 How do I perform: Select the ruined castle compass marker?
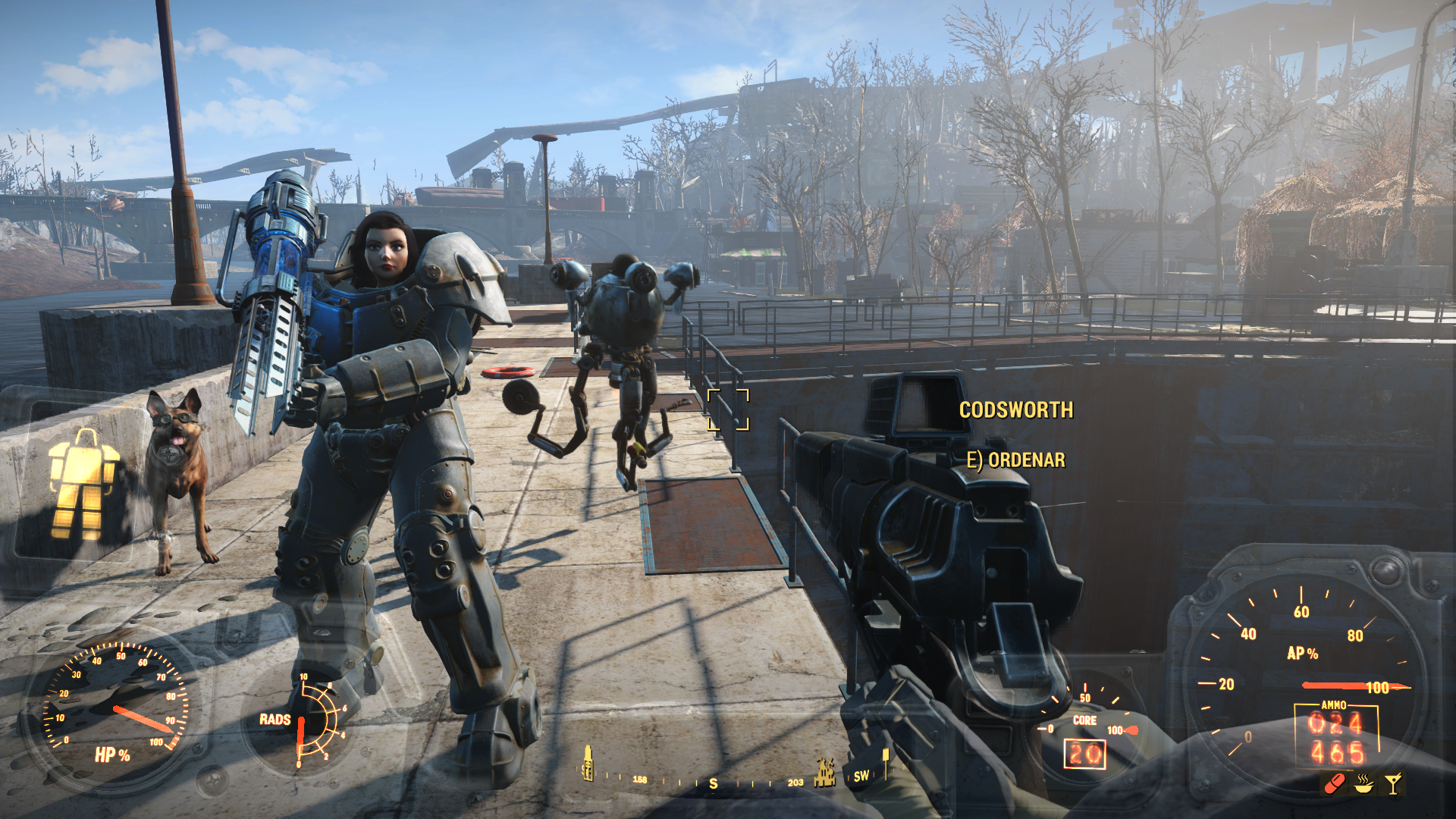(x=824, y=772)
